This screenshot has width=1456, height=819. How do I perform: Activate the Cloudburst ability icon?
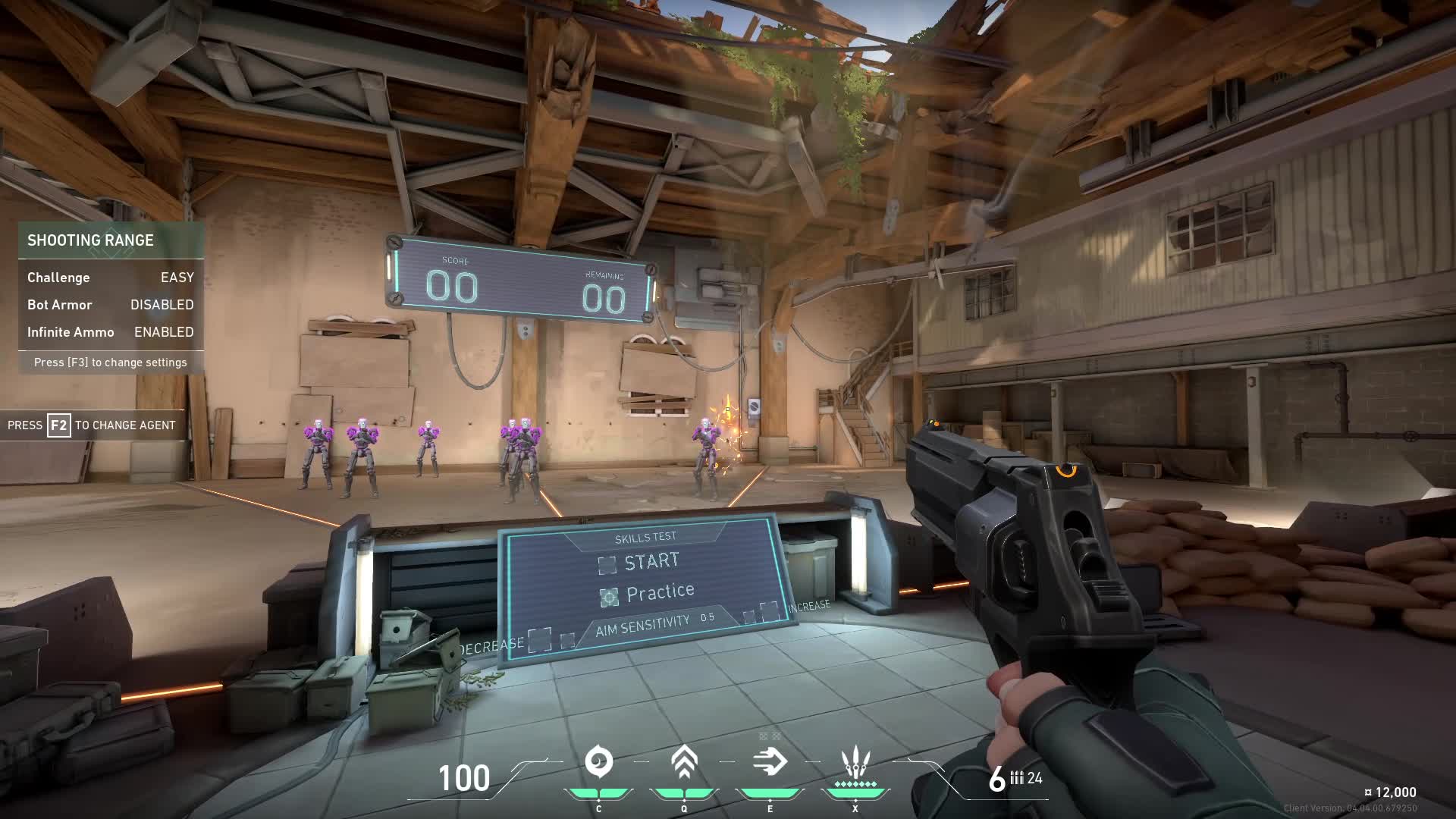pos(598,762)
